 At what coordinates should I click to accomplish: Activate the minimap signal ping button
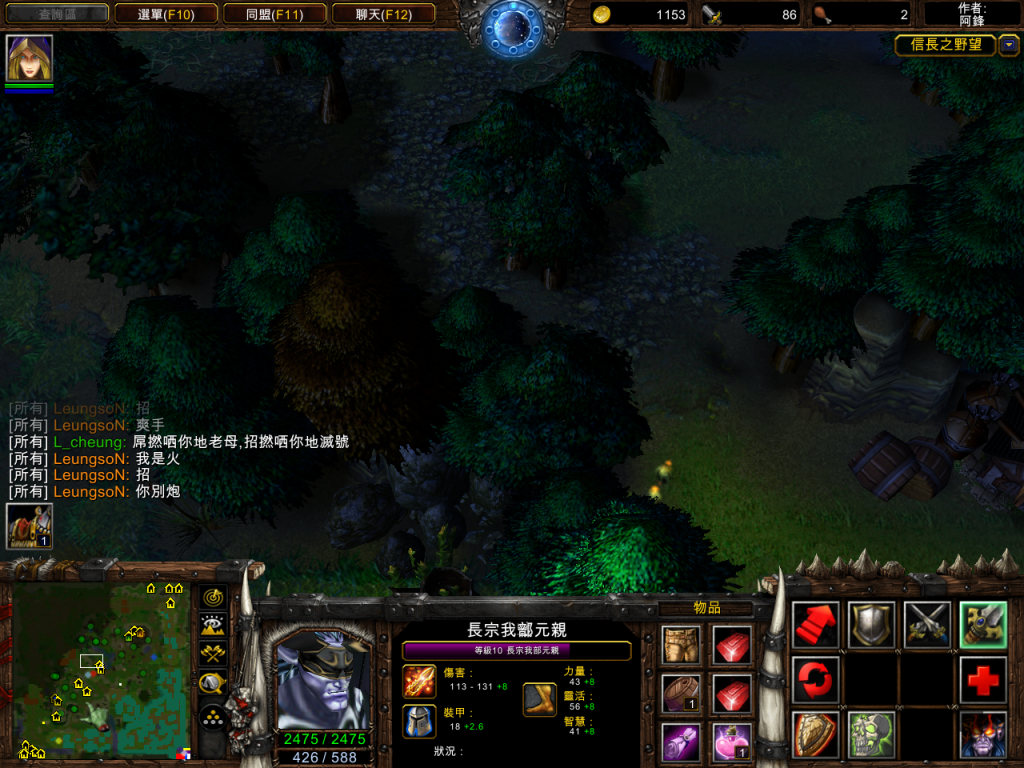pyautogui.click(x=213, y=598)
